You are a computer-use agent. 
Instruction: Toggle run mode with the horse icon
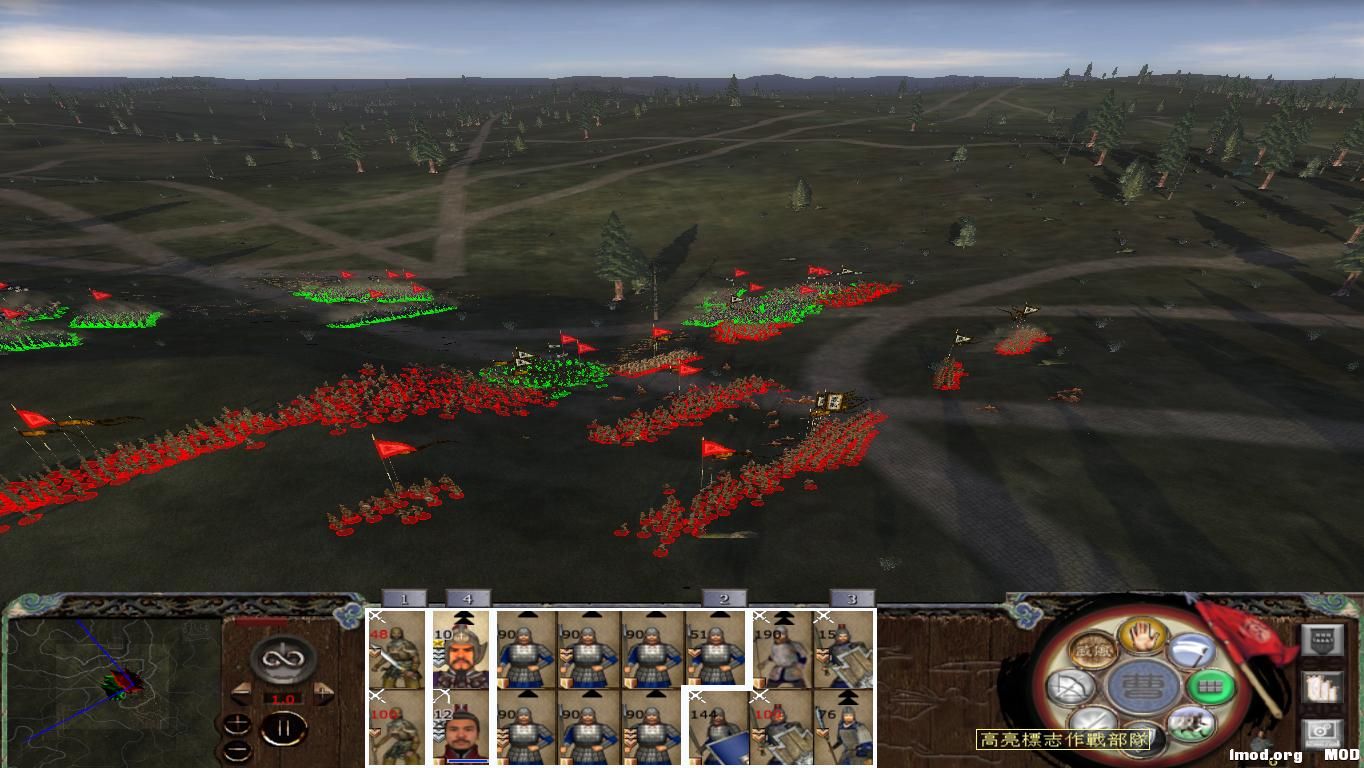tap(1190, 722)
